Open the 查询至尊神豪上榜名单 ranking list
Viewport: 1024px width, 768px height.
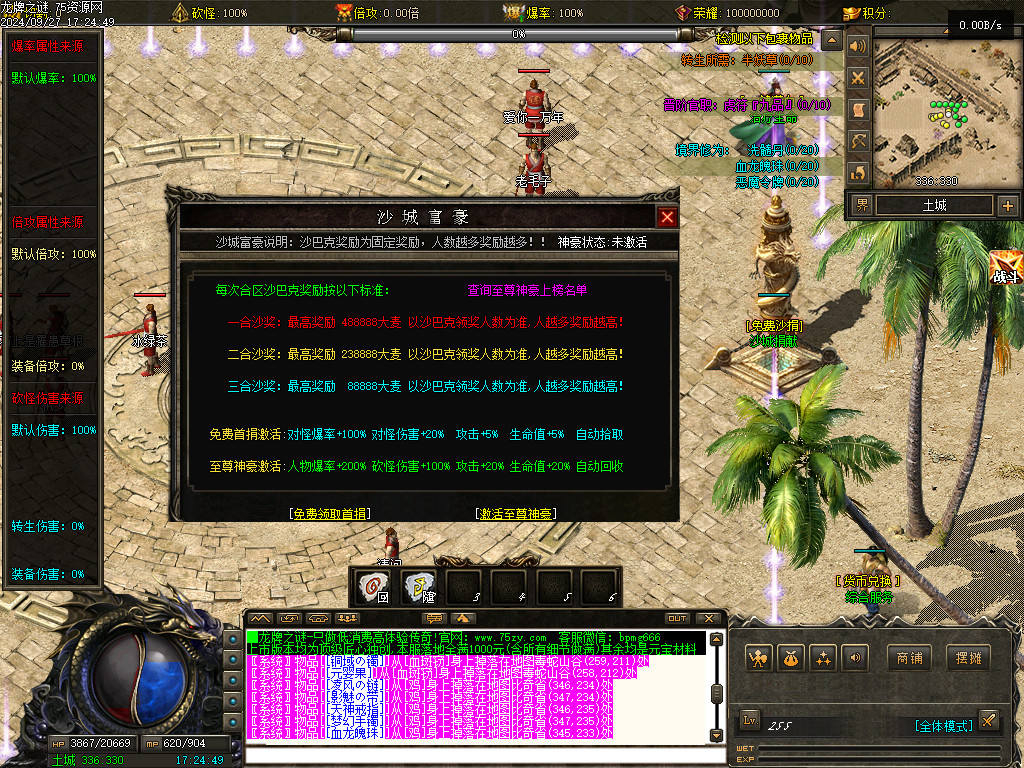[527, 291]
